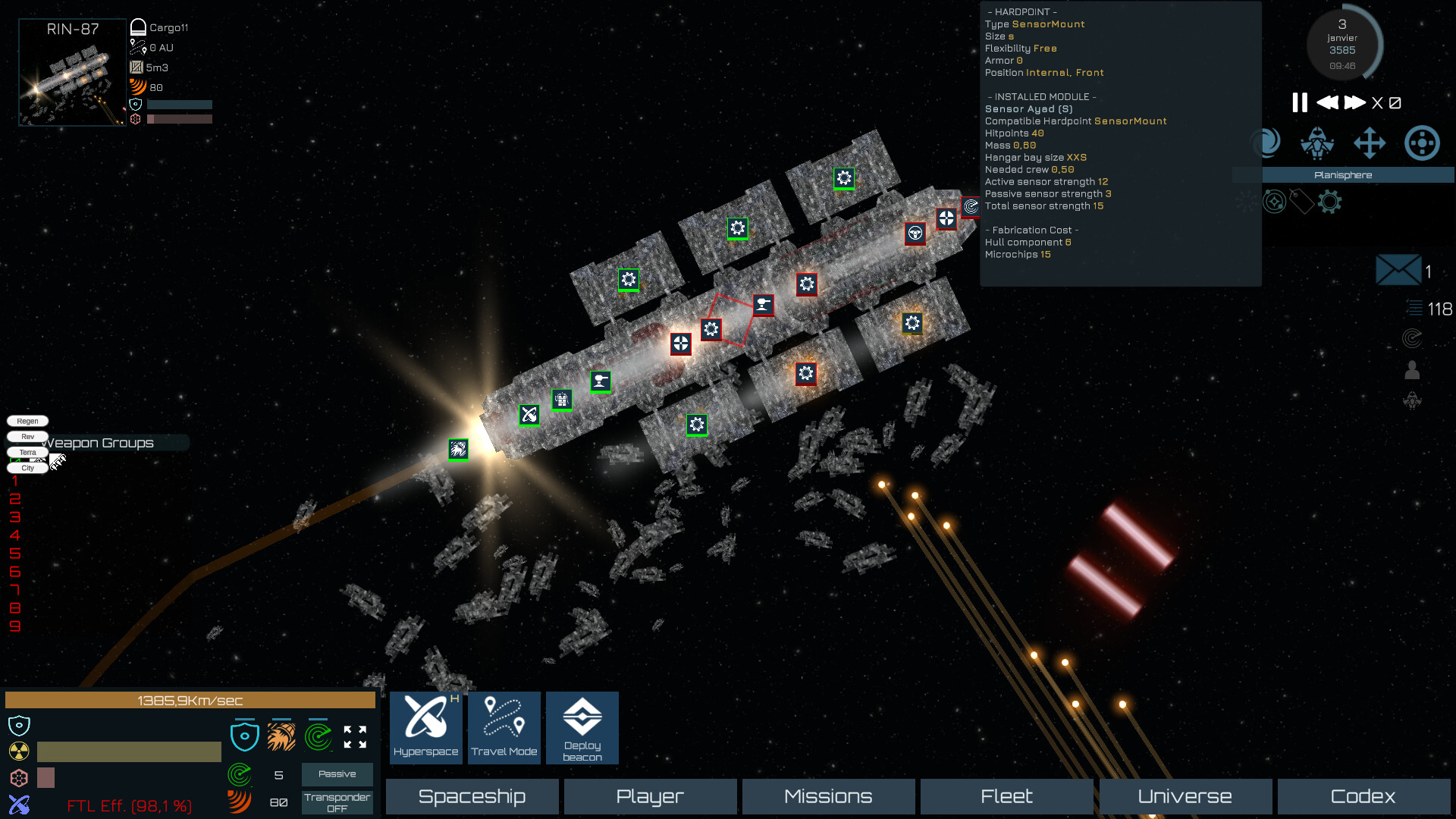Click the Regen button
Viewport: 1456px width, 819px height.
pyautogui.click(x=27, y=421)
